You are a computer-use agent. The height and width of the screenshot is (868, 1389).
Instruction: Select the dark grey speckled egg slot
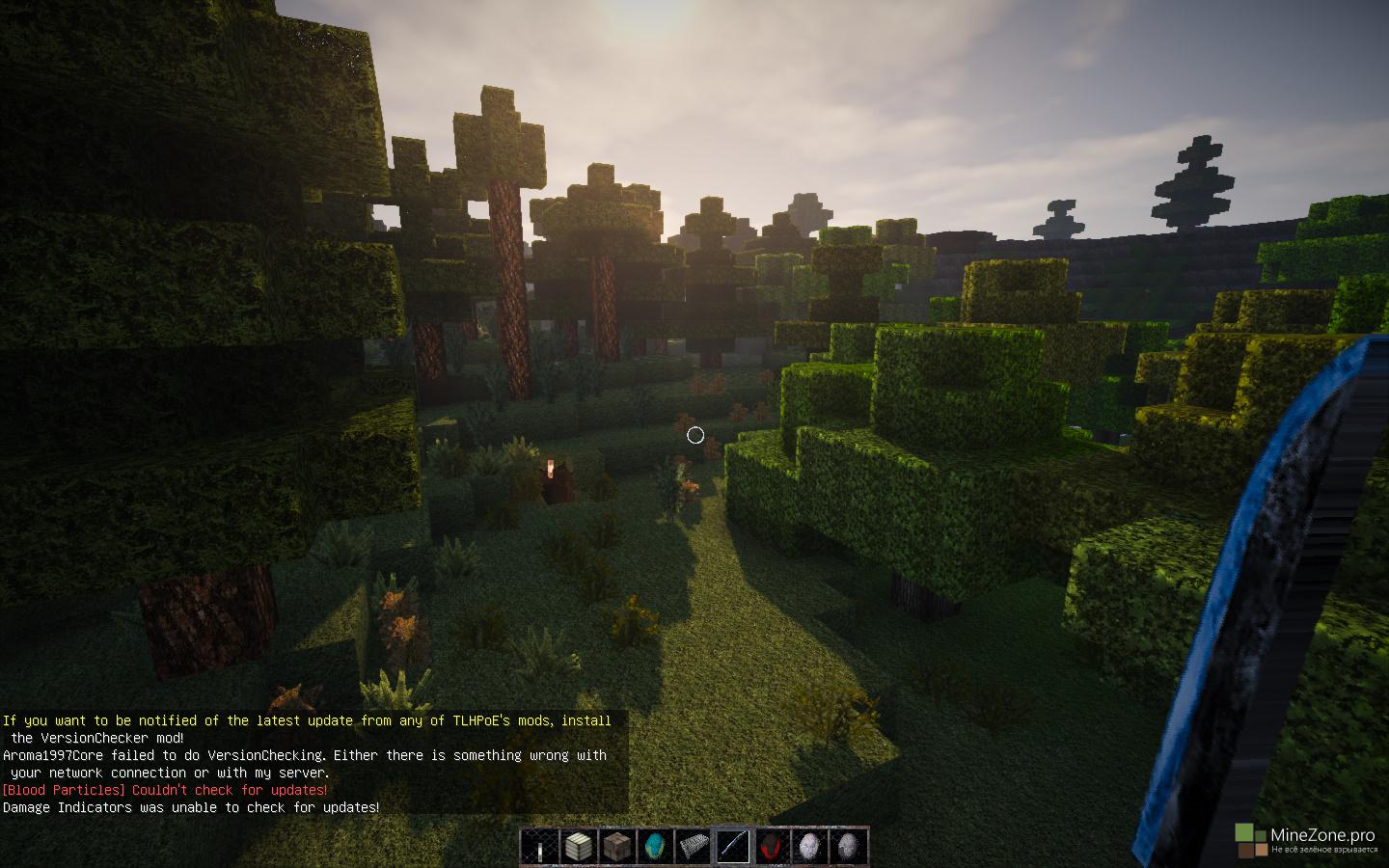(x=848, y=847)
